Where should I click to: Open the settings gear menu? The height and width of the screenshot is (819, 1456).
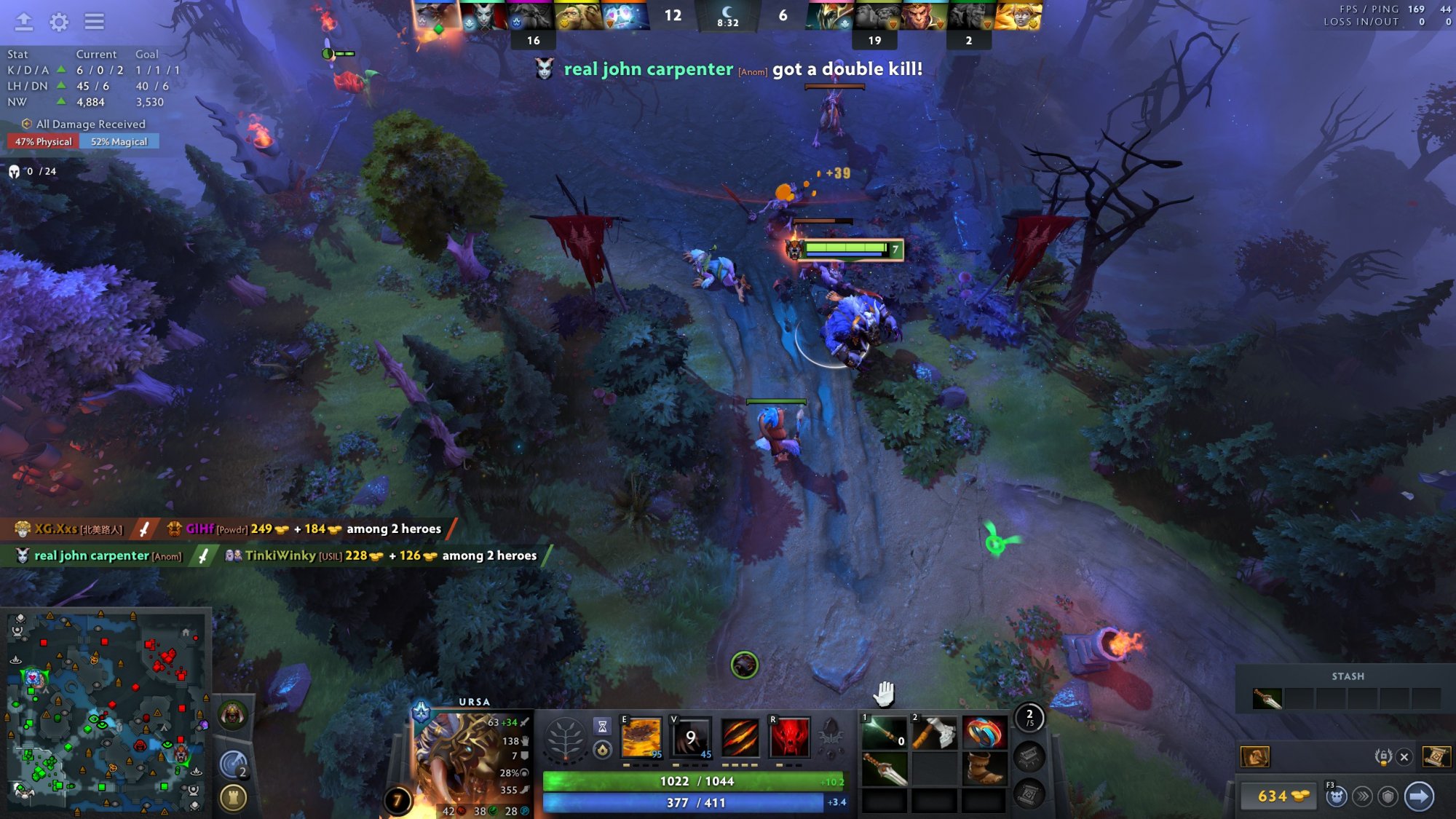59,22
